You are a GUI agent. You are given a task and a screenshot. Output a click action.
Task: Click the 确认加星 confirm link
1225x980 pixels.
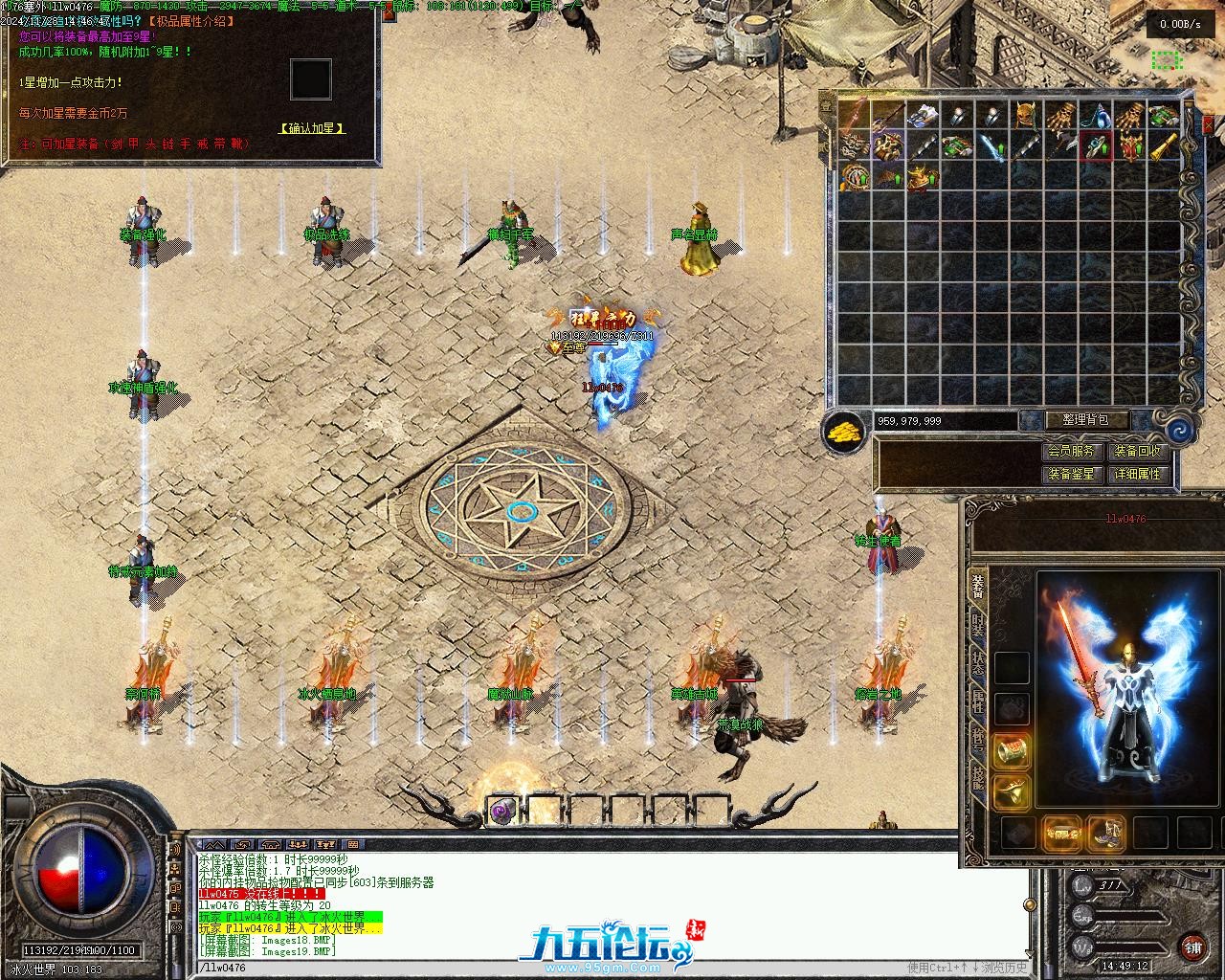tap(311, 127)
